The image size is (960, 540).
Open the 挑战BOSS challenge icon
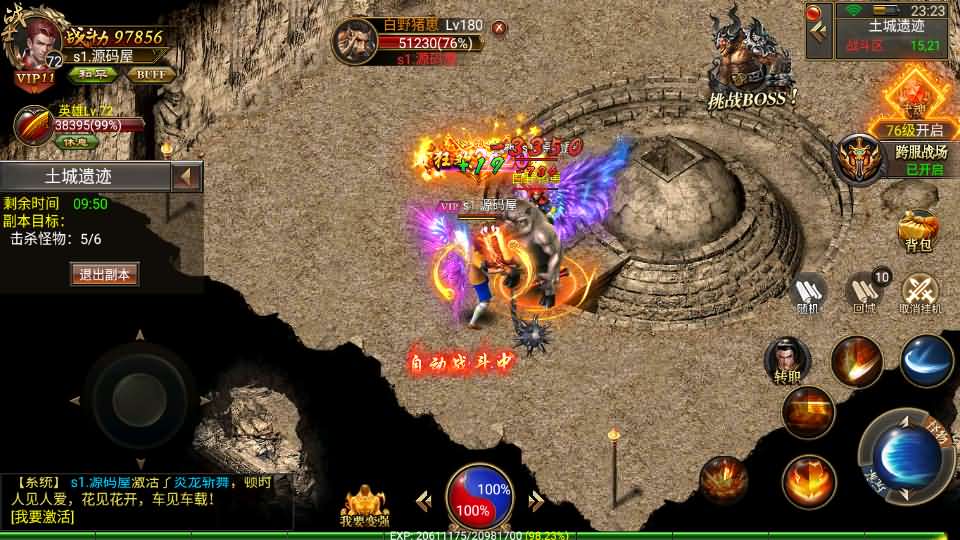pyautogui.click(x=750, y=60)
